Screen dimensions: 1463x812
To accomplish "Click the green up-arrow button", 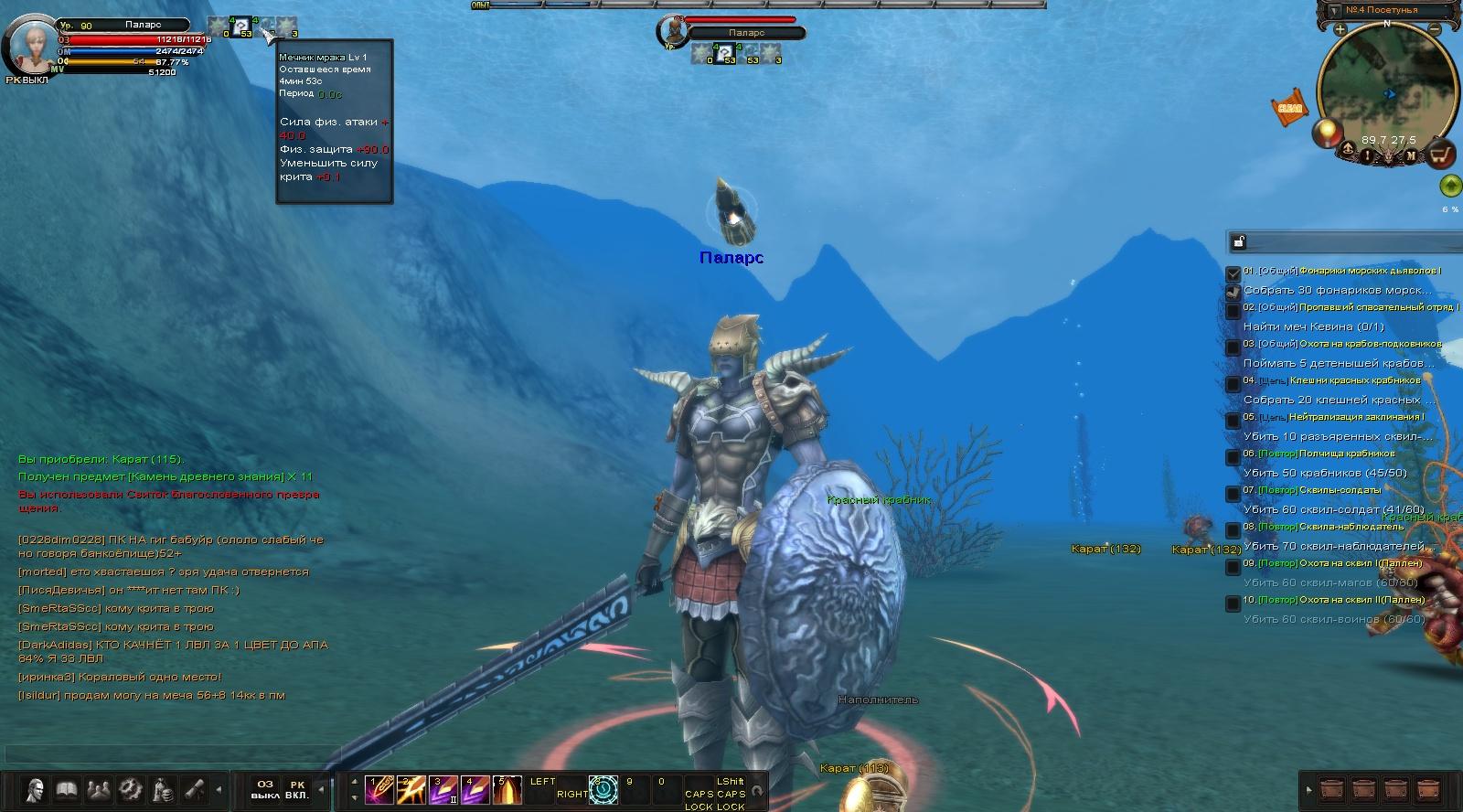I will coord(1450,187).
